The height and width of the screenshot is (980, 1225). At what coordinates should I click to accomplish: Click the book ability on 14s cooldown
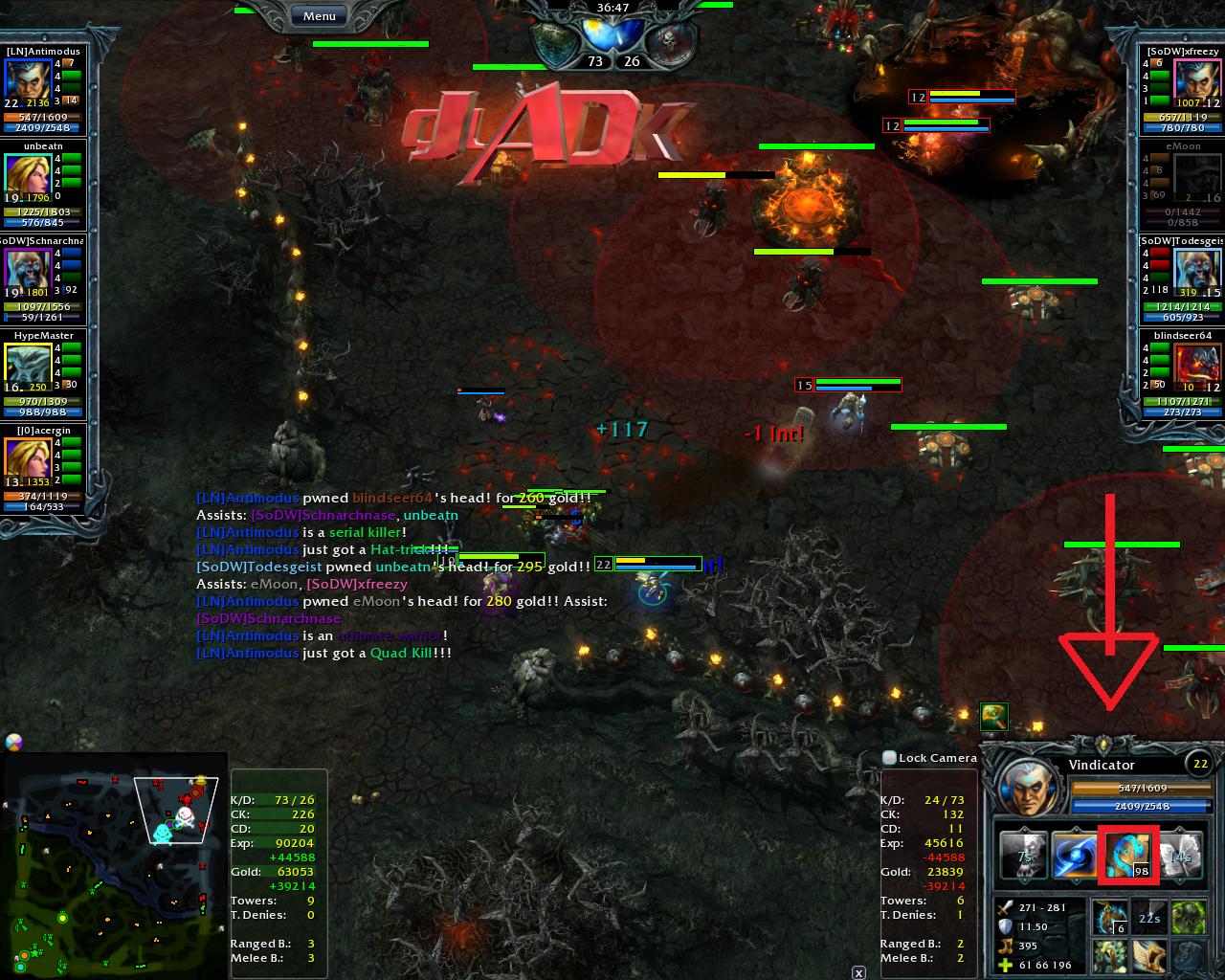(x=1179, y=855)
